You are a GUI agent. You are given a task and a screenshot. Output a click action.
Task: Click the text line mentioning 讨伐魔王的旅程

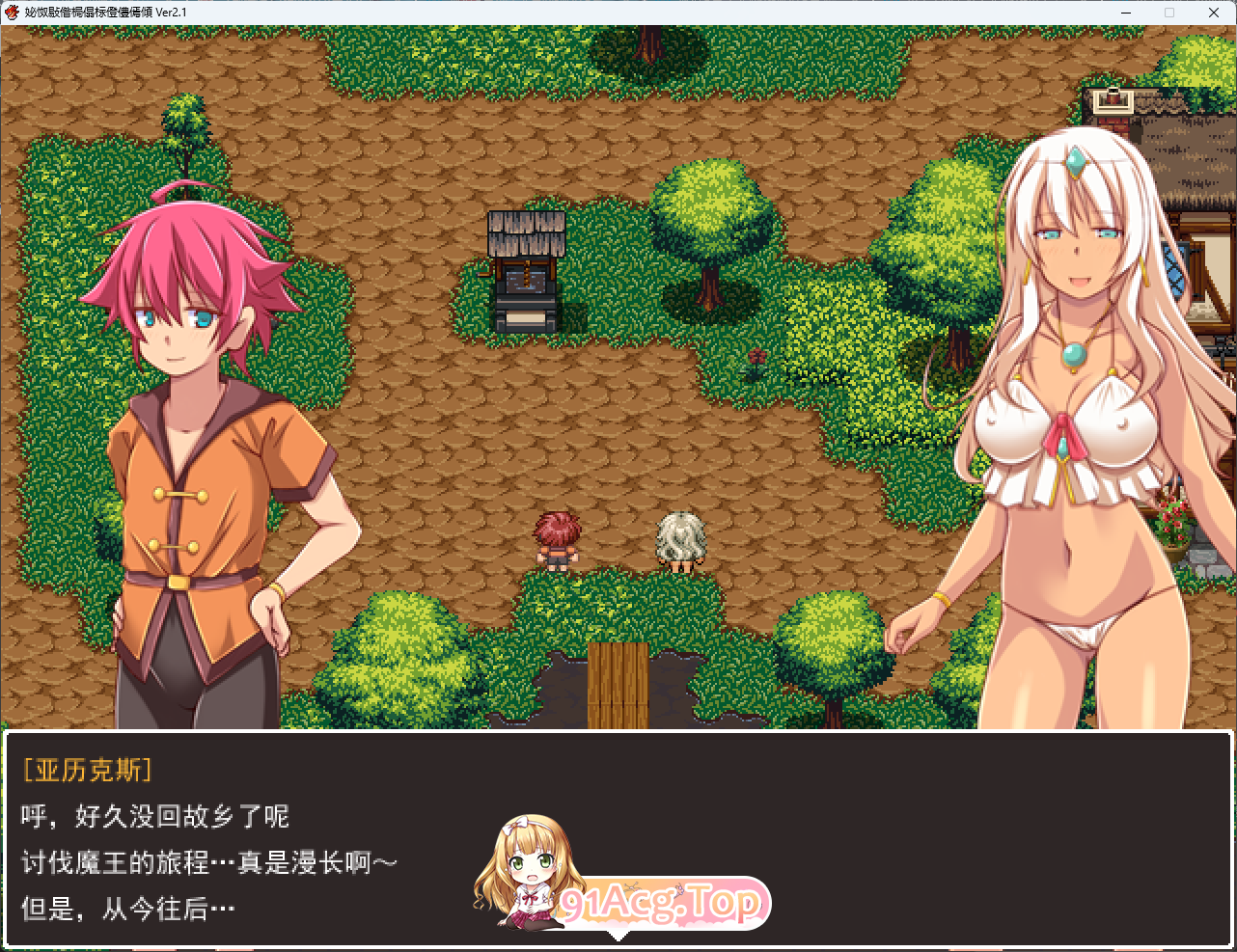[207, 861]
